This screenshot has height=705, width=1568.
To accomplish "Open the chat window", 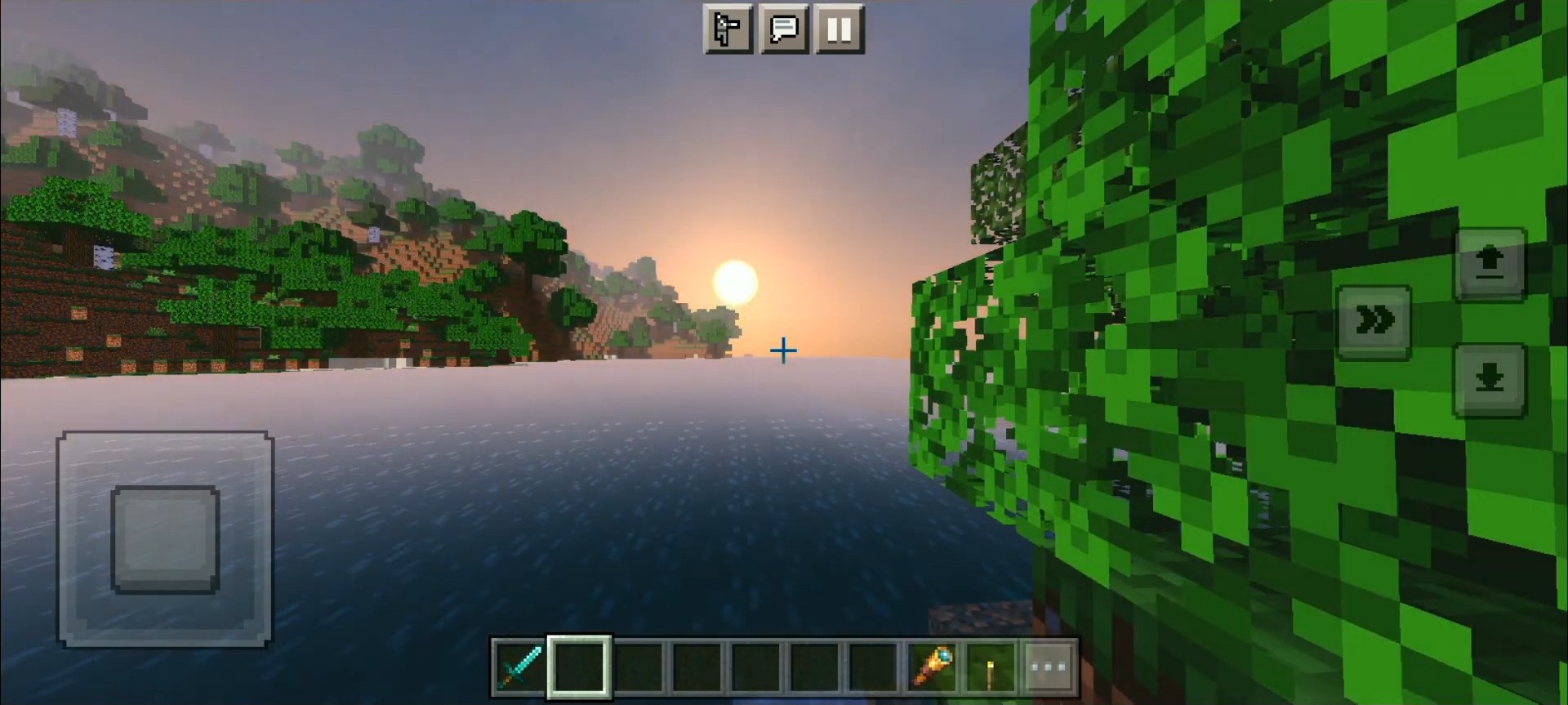I will pyautogui.click(x=784, y=30).
